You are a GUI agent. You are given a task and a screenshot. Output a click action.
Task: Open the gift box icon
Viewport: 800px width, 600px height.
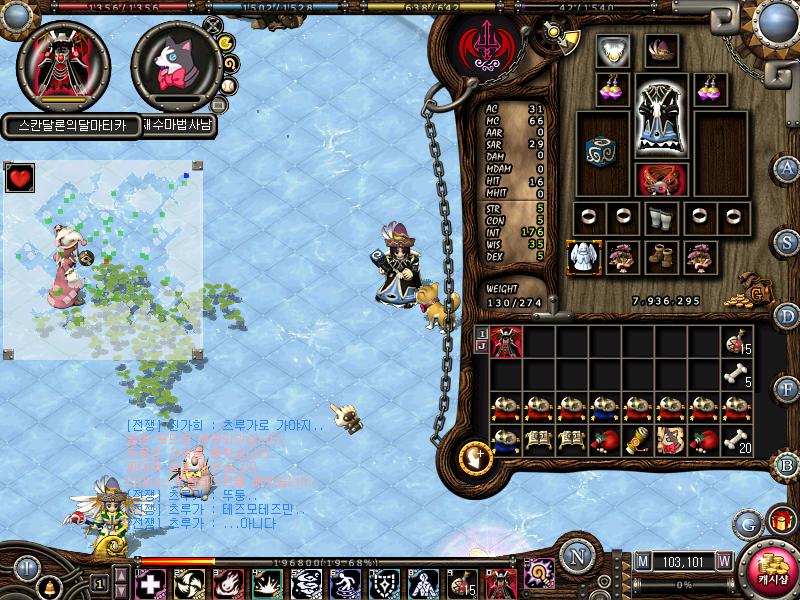click(x=779, y=521)
